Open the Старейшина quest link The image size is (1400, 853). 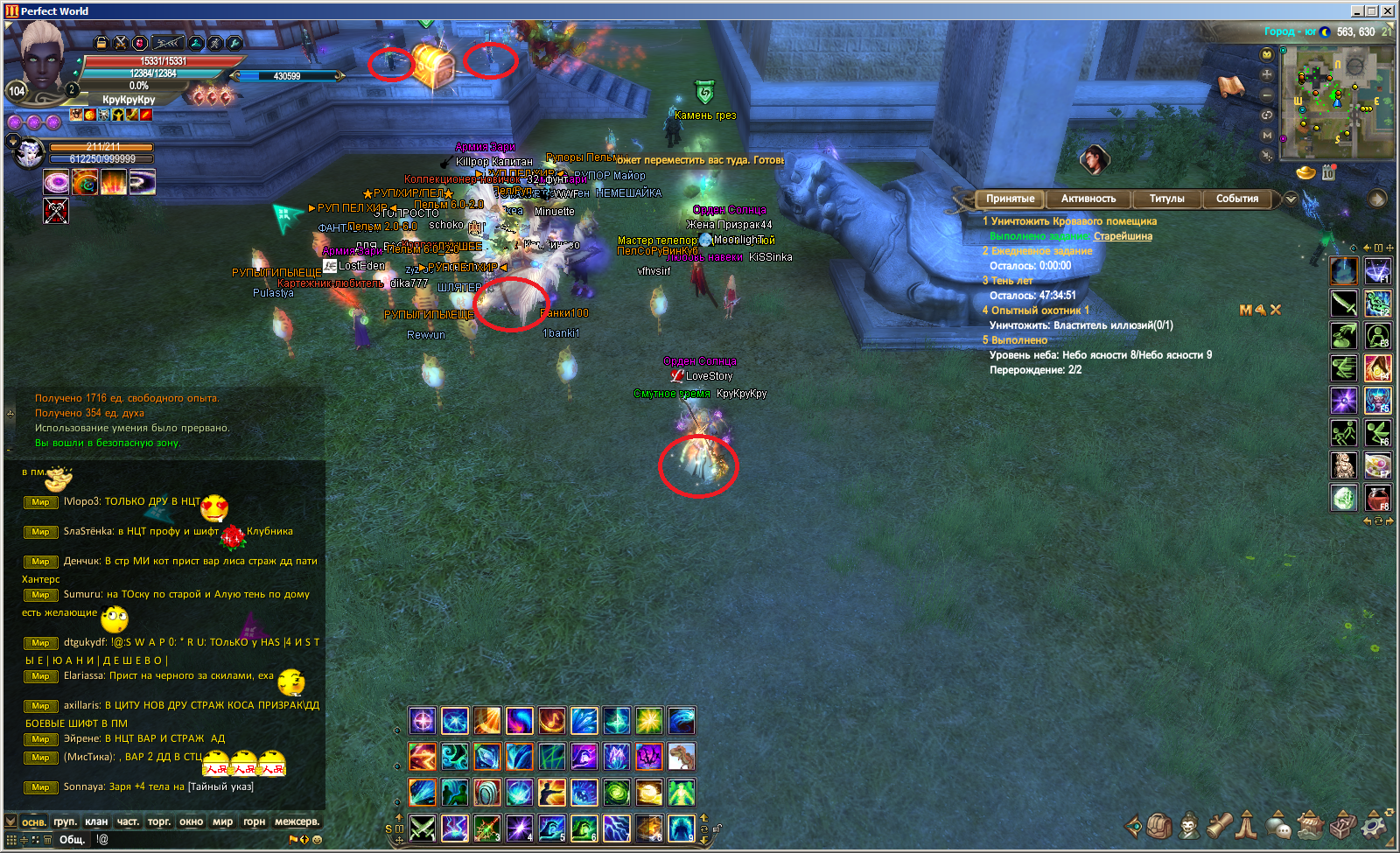coord(1123,236)
